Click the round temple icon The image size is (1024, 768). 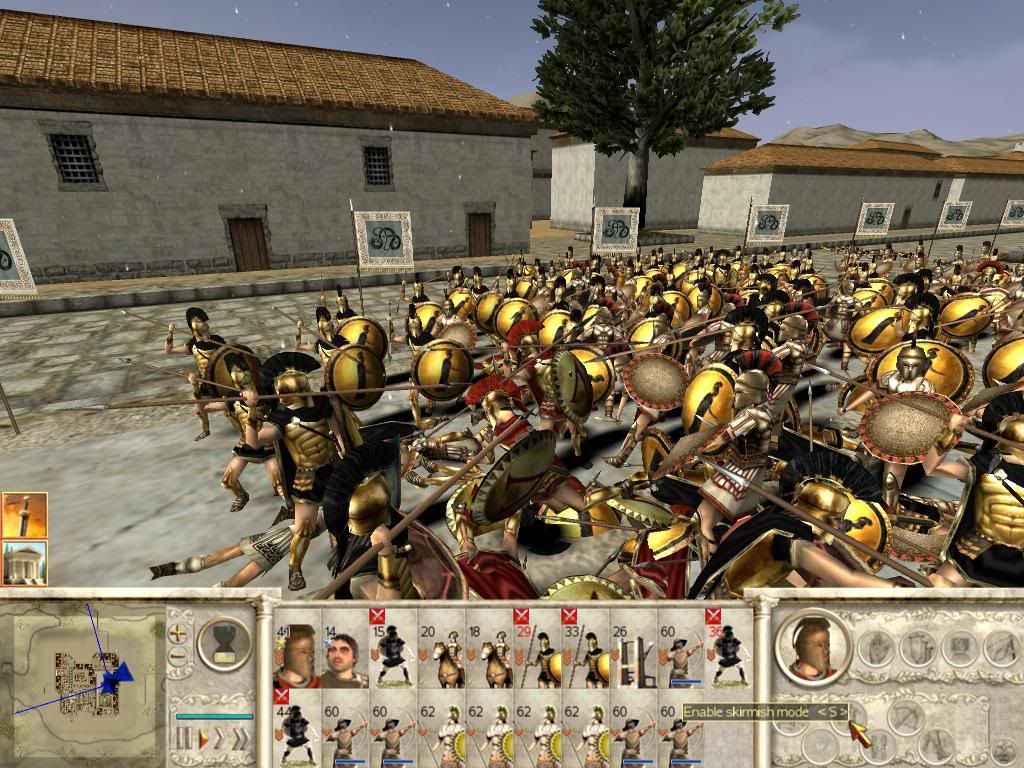point(24,563)
